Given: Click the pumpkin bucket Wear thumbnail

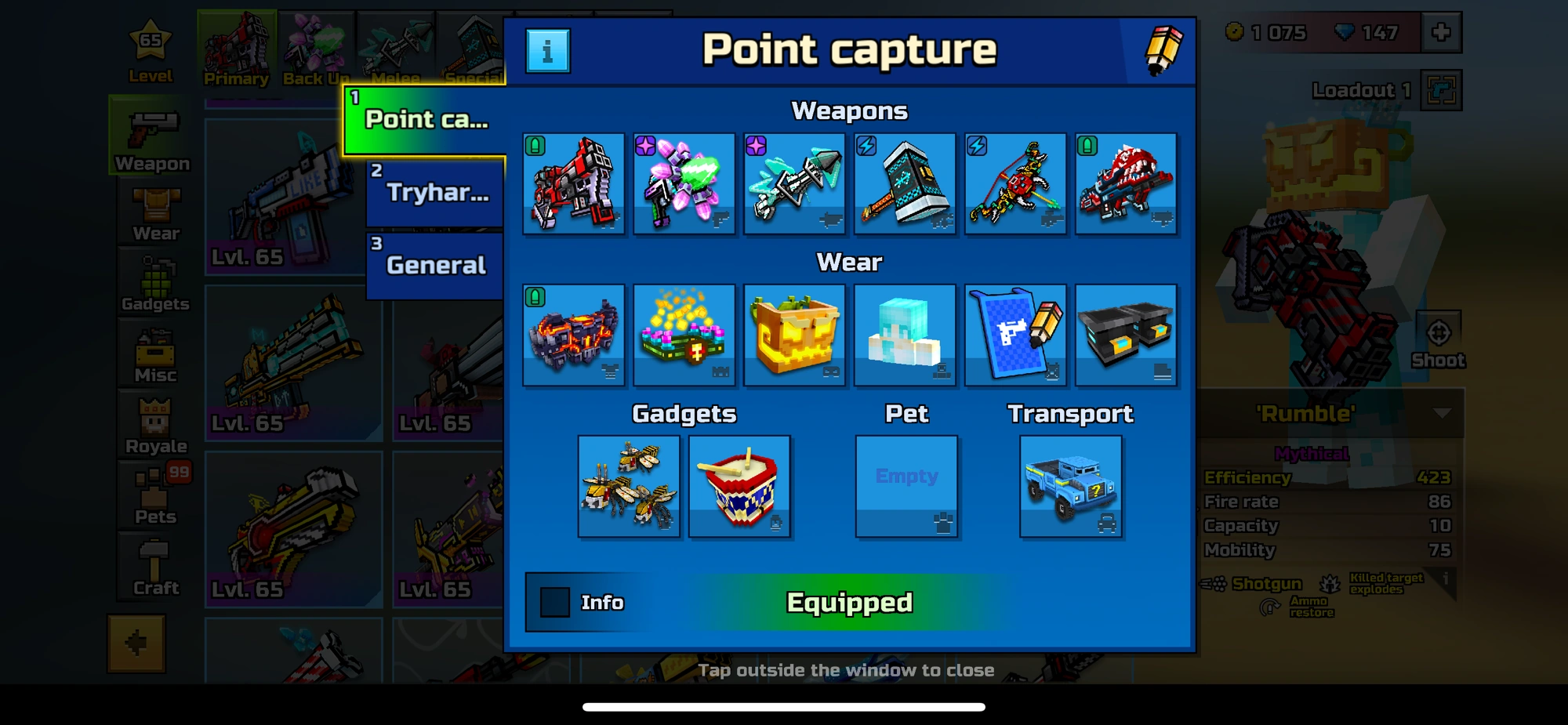Looking at the screenshot, I should [x=794, y=334].
